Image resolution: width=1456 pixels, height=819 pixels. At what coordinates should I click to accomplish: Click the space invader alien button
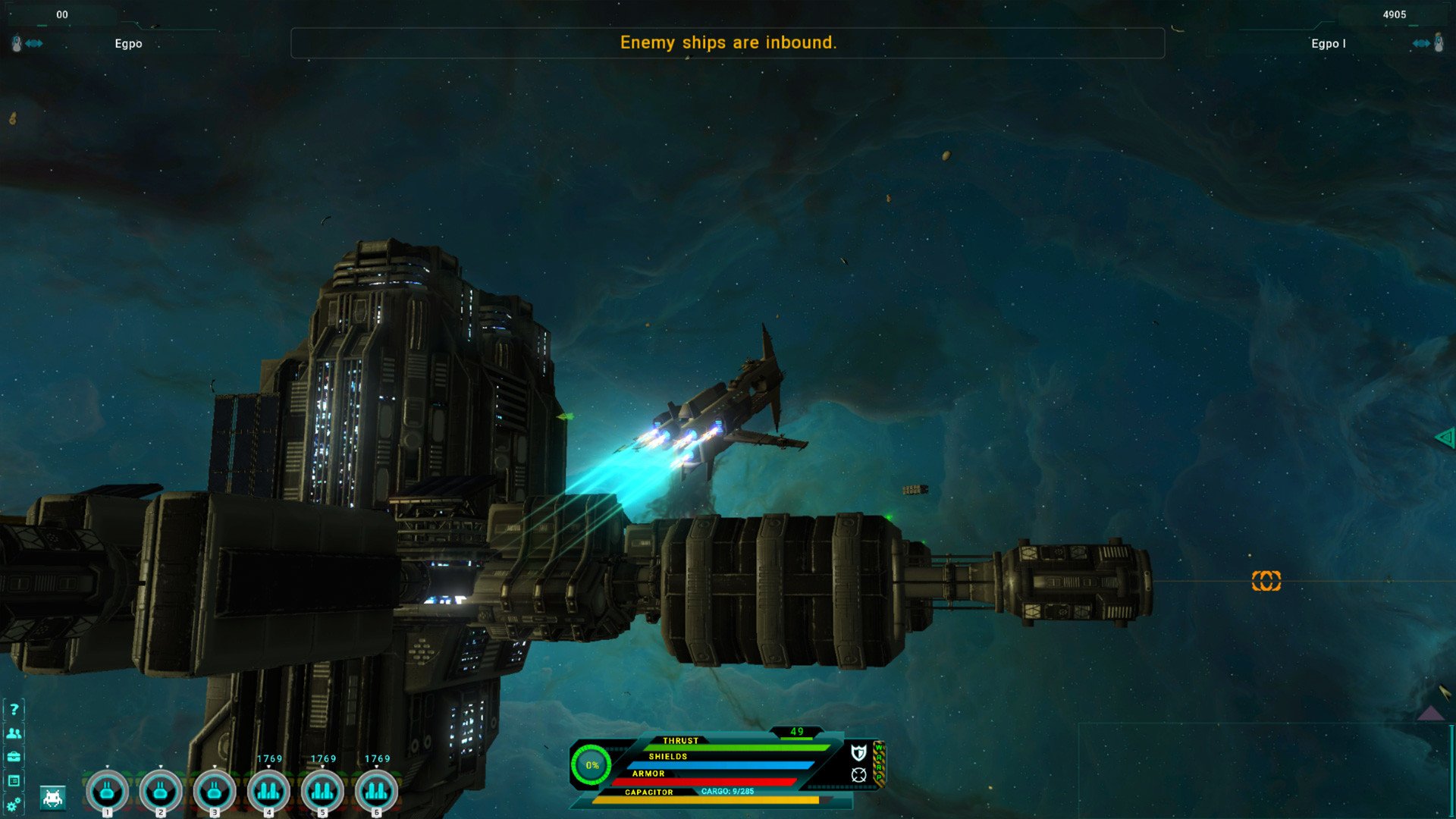53,798
